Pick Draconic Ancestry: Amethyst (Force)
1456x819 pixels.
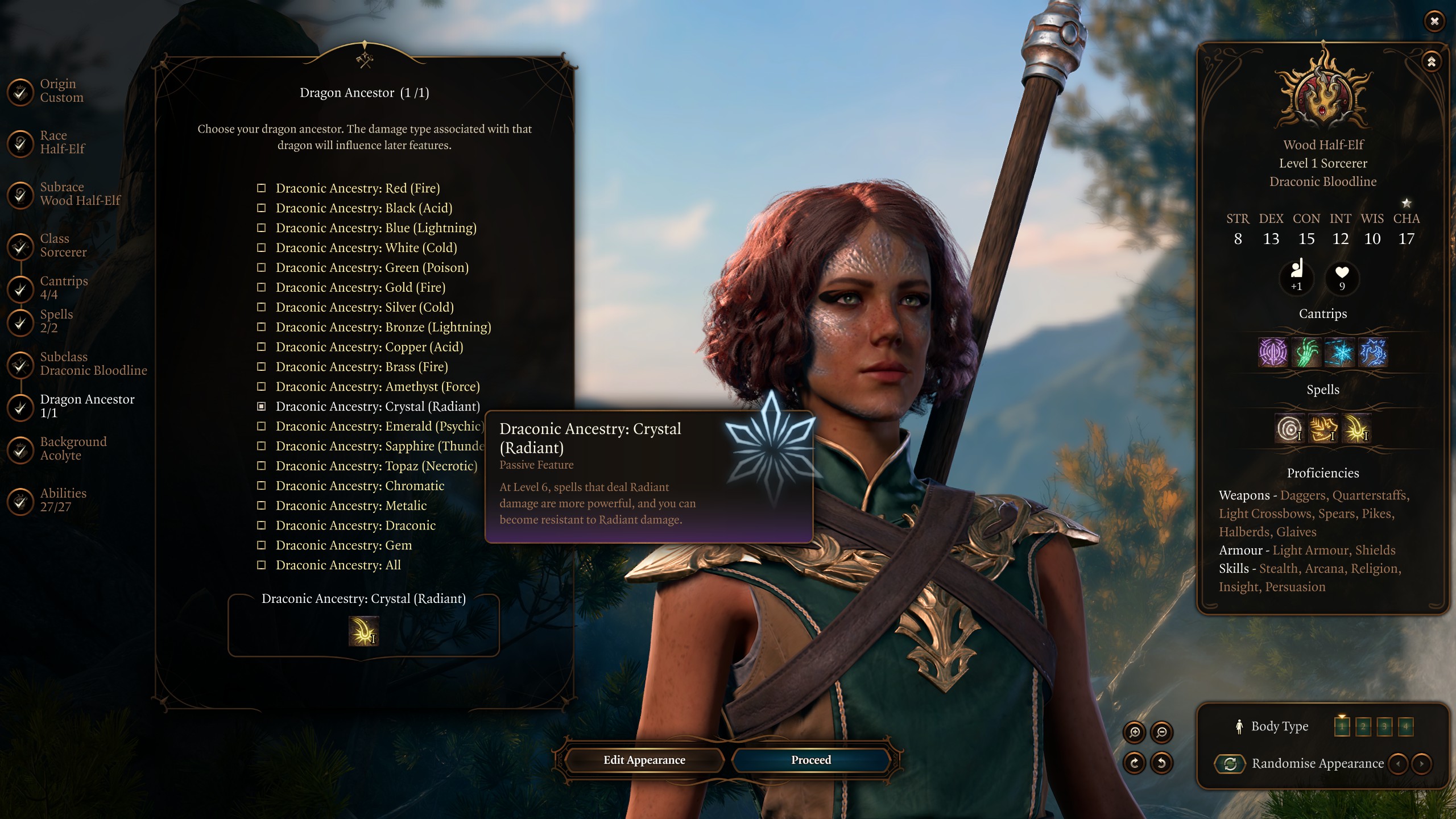(x=377, y=387)
